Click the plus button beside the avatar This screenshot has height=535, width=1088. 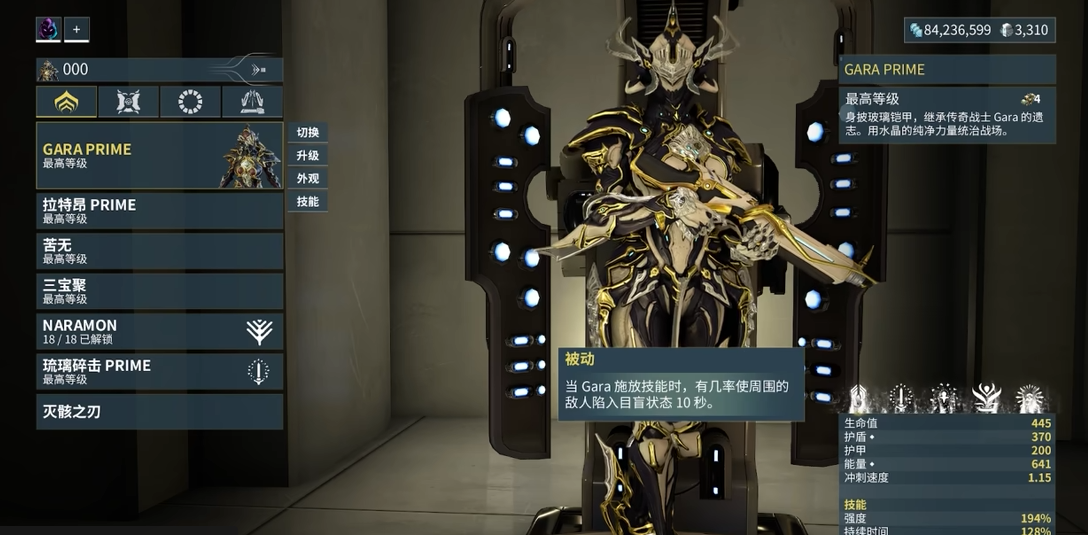coord(77,30)
